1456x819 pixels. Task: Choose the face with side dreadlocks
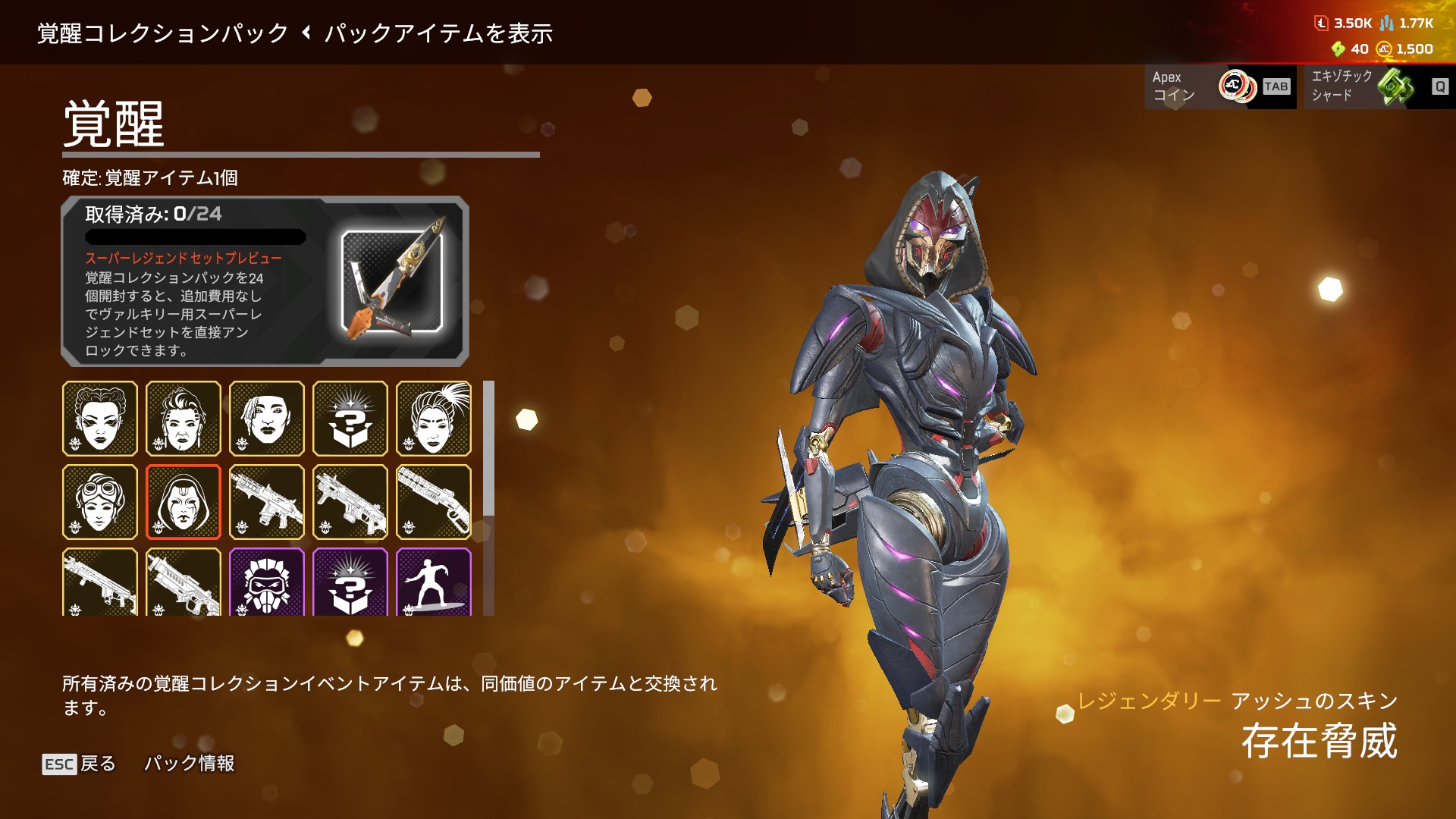click(x=267, y=419)
